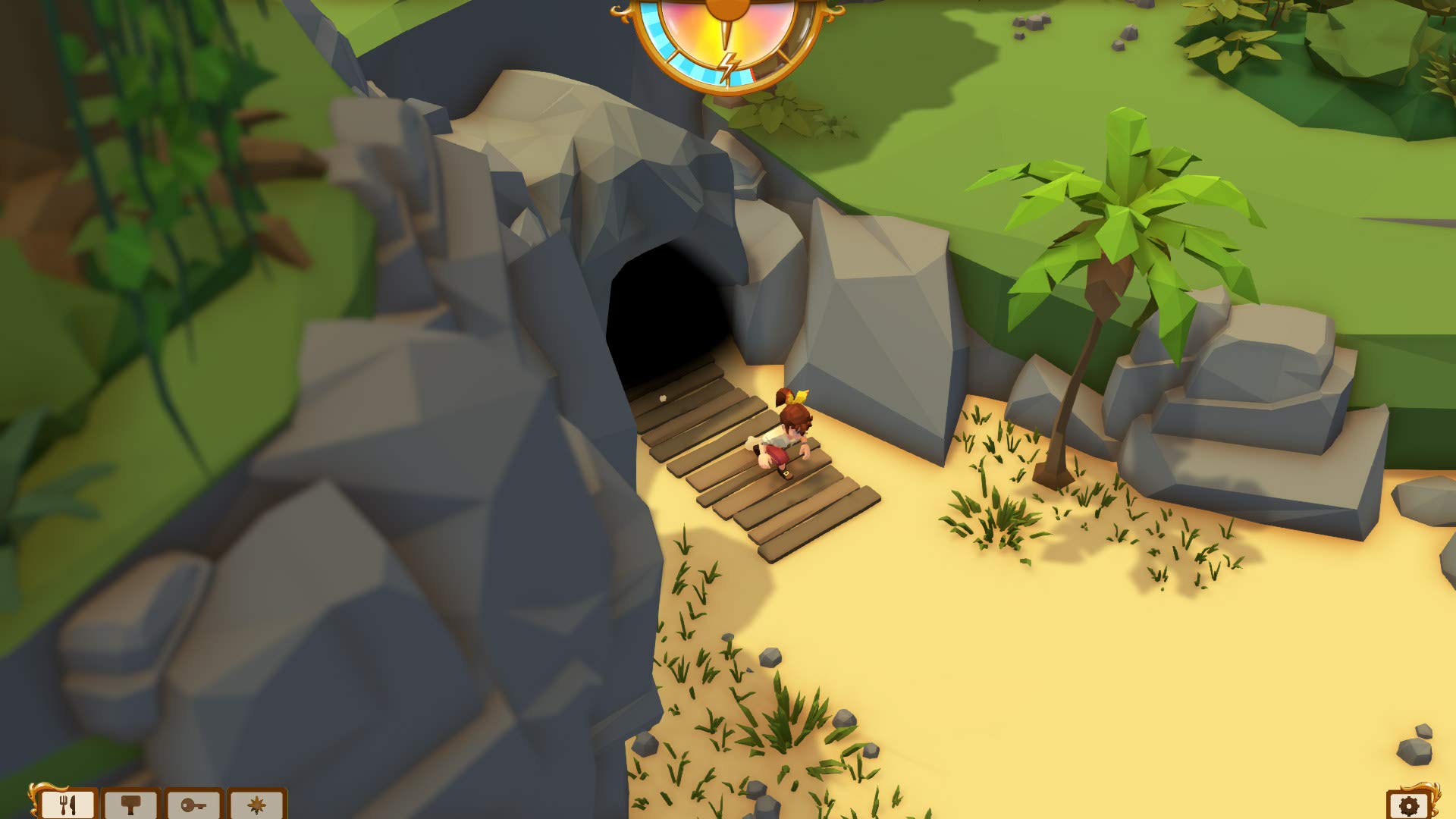1456x819 pixels.
Task: Open the star-shaped compass tab
Action: coord(256,804)
